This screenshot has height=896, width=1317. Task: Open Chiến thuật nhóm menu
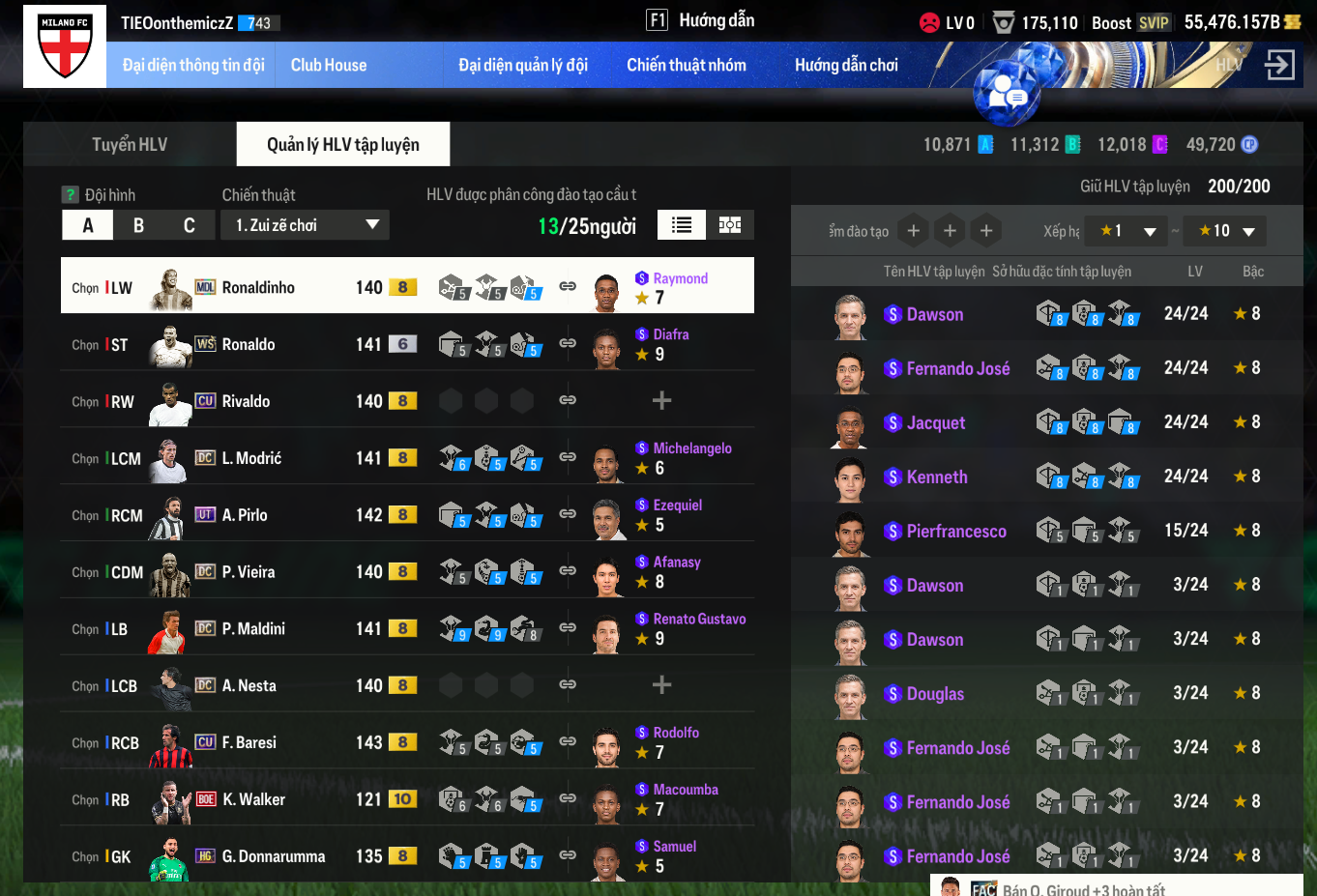(687, 66)
